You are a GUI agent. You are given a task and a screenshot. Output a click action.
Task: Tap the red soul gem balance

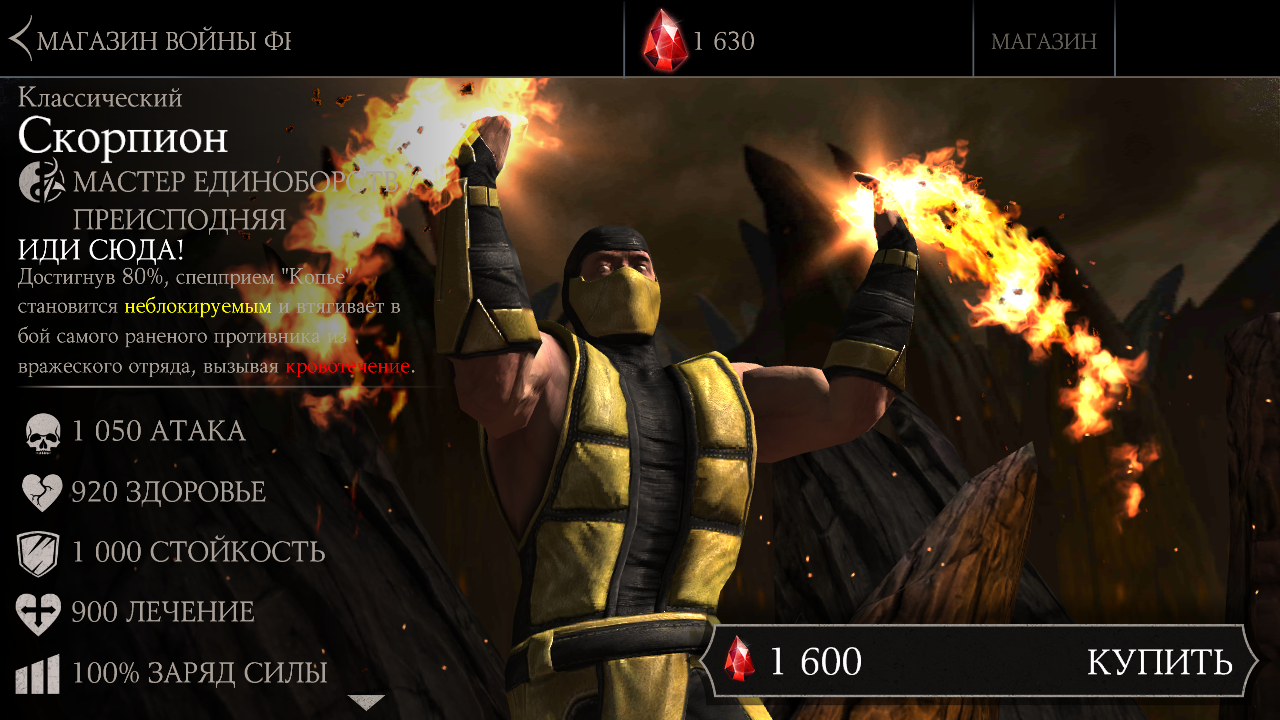tap(700, 41)
